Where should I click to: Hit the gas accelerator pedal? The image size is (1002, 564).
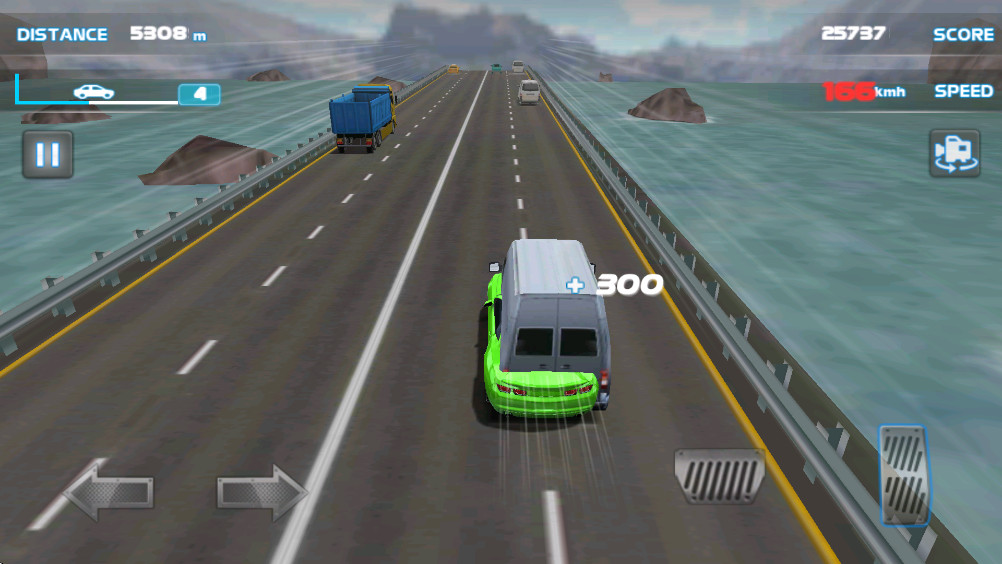pyautogui.click(x=904, y=475)
